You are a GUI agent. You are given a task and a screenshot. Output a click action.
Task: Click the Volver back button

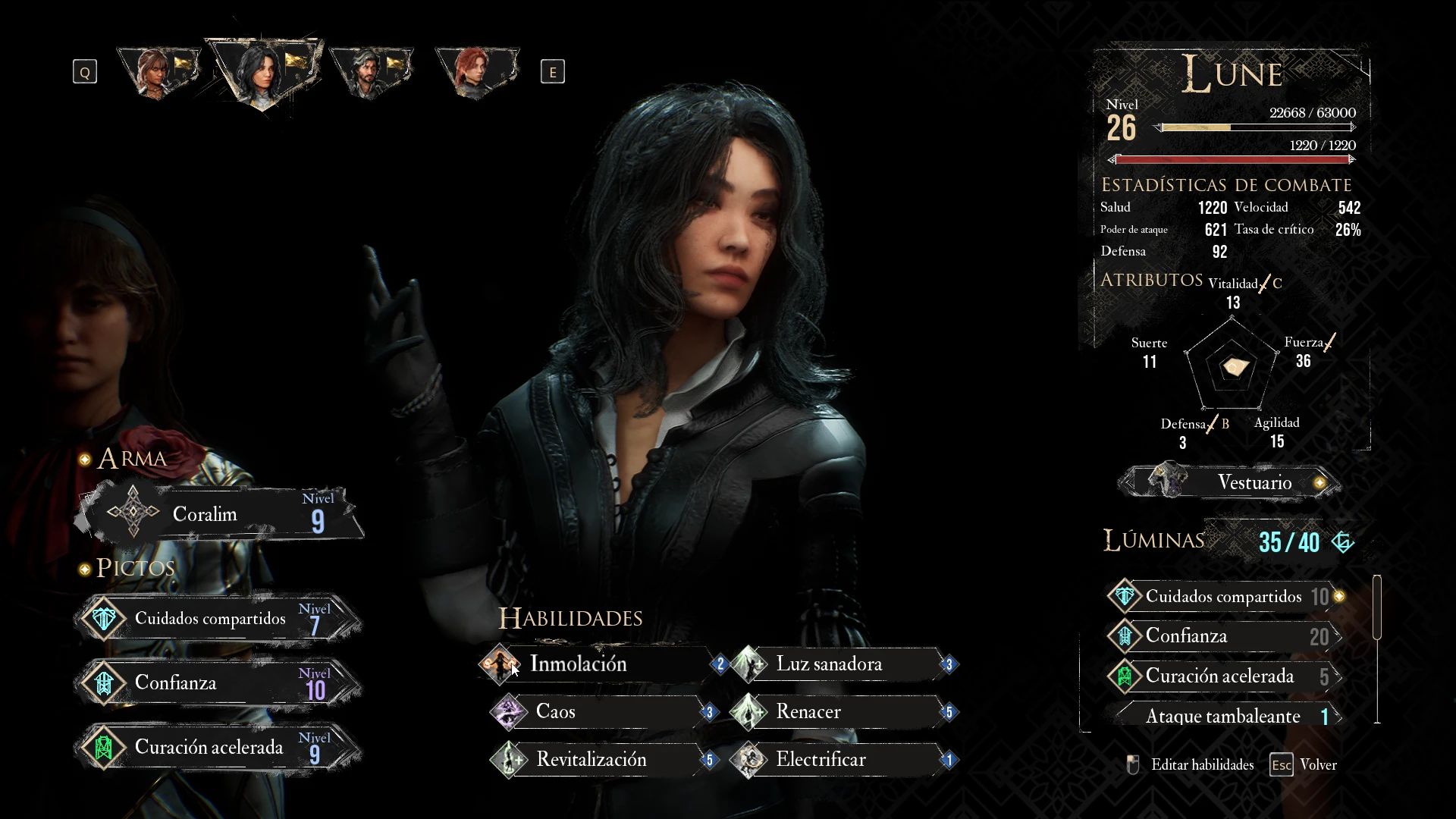pyautogui.click(x=1306, y=765)
